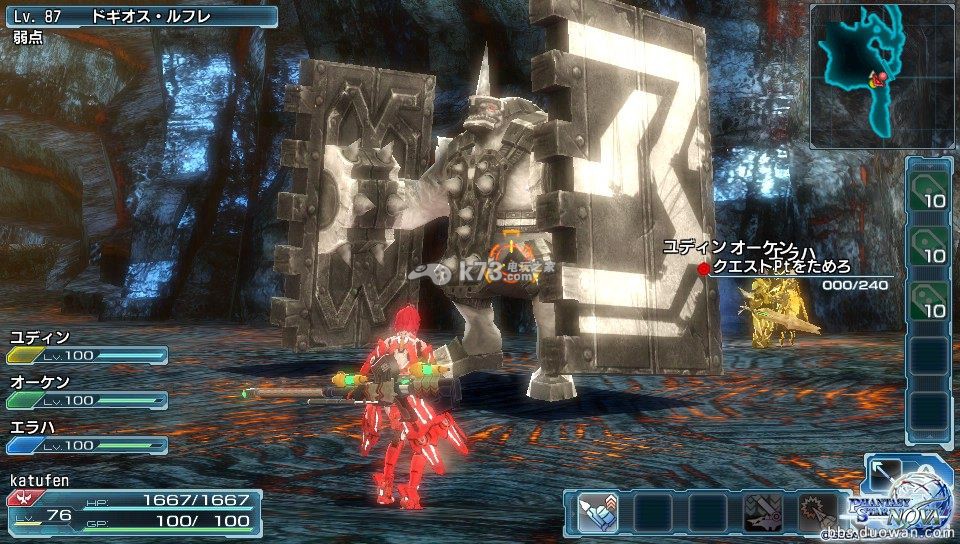Image resolution: width=960 pixels, height=544 pixels.
Task: Select the blue launcher skill slot
Action: tap(597, 513)
